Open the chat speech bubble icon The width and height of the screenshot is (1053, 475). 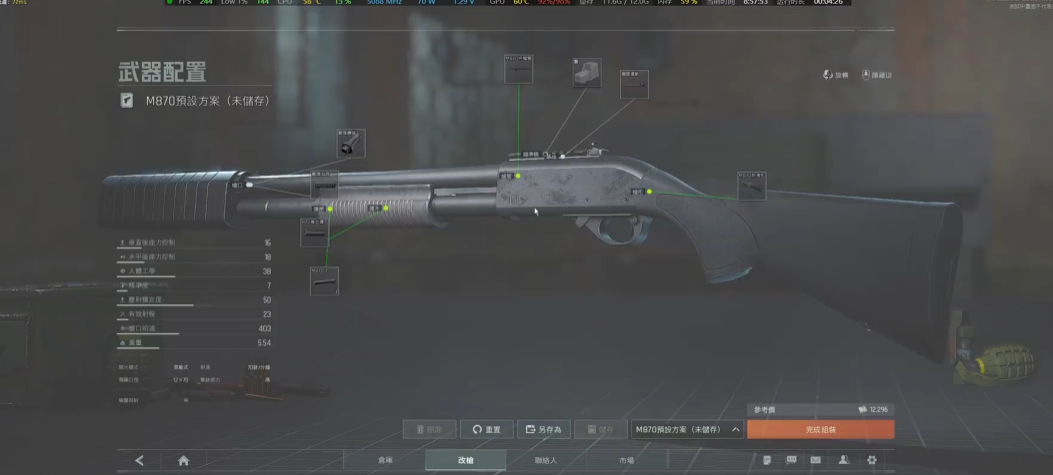pos(791,460)
